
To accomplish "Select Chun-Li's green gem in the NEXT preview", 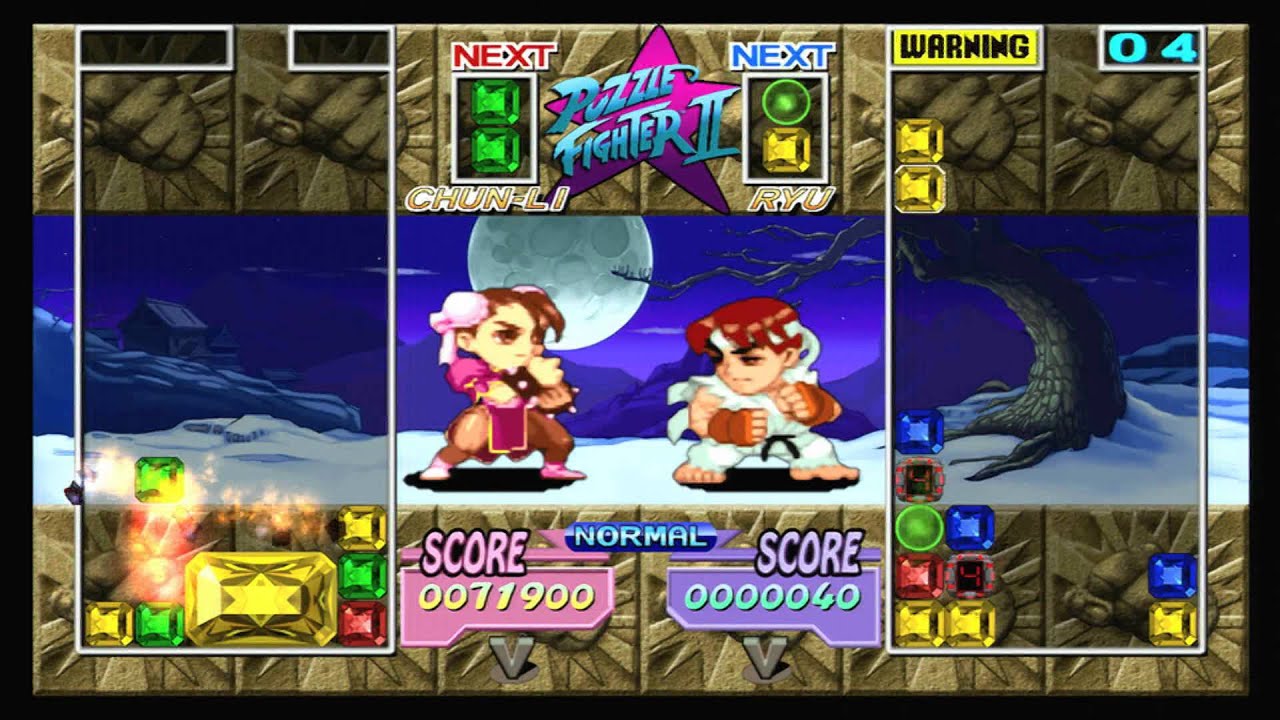I will click(495, 125).
